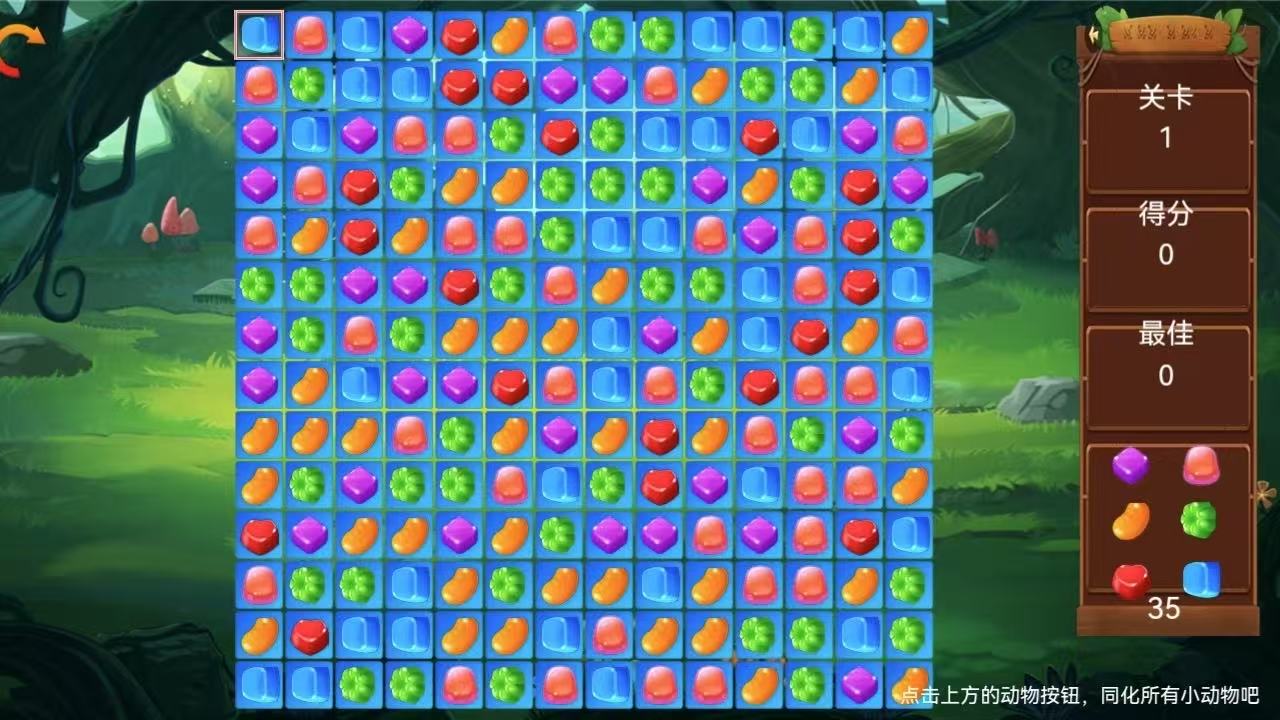Viewport: 1280px width, 720px height.
Task: Select the highlighted blue candy in top-left corner
Action: [258, 33]
